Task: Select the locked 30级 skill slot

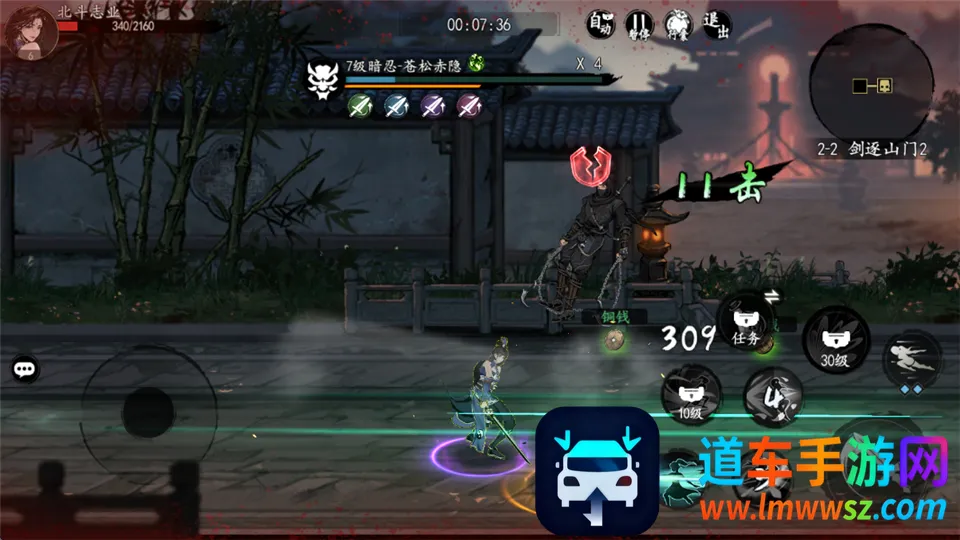Action: coord(833,338)
